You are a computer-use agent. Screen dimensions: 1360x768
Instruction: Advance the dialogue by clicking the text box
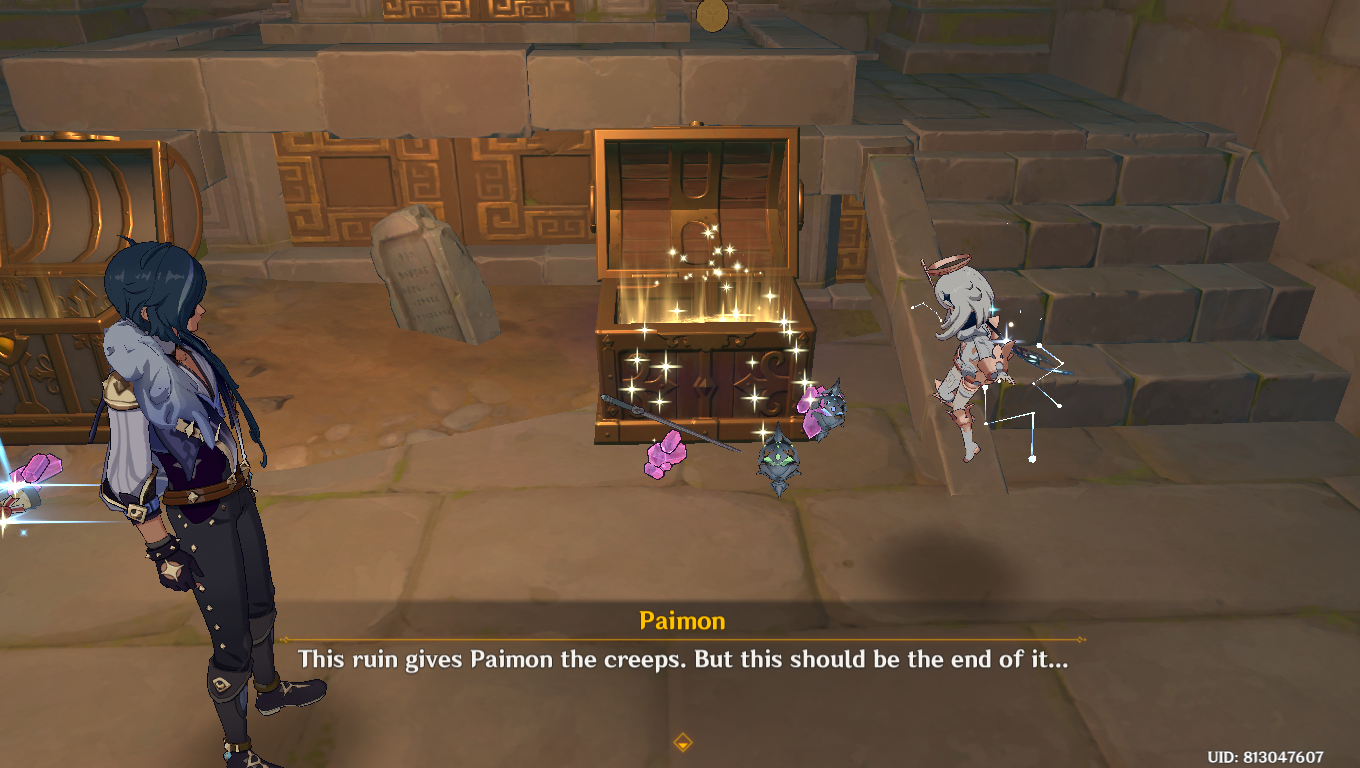point(680,660)
